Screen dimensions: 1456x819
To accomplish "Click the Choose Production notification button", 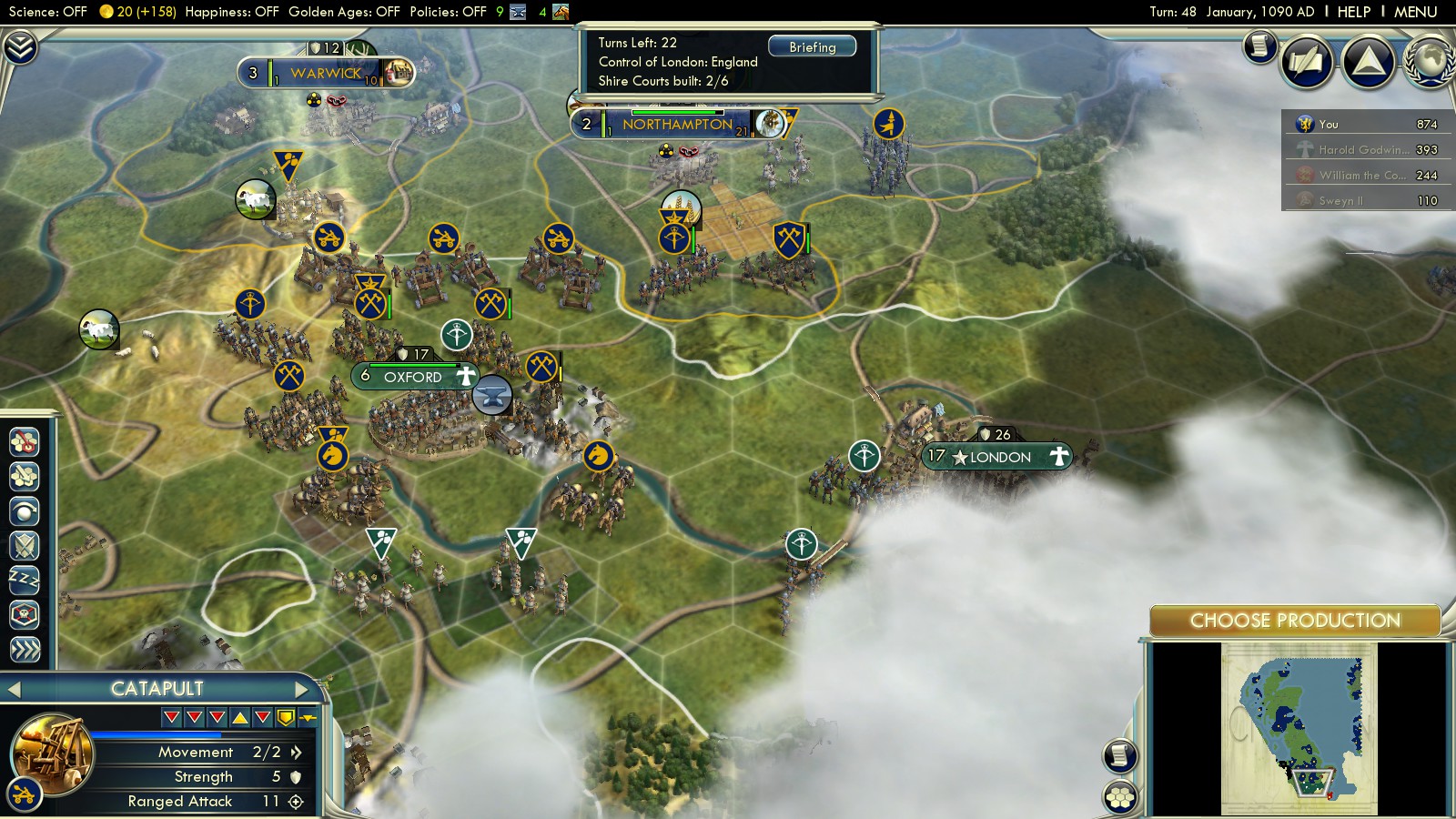I will coord(1294,621).
